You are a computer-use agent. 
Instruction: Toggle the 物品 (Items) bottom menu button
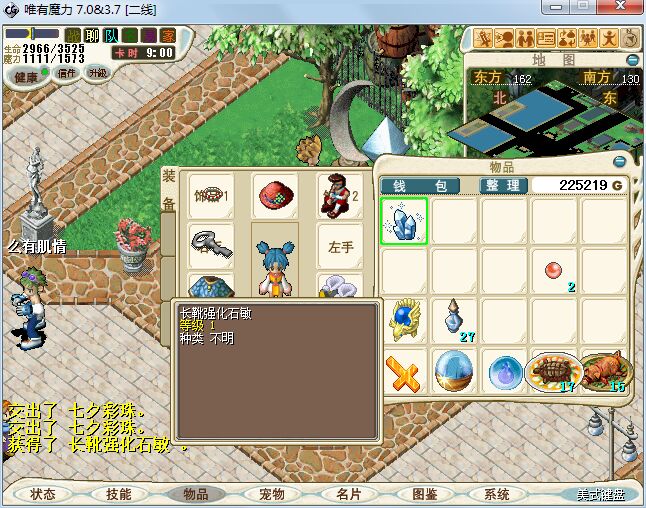(x=195, y=494)
